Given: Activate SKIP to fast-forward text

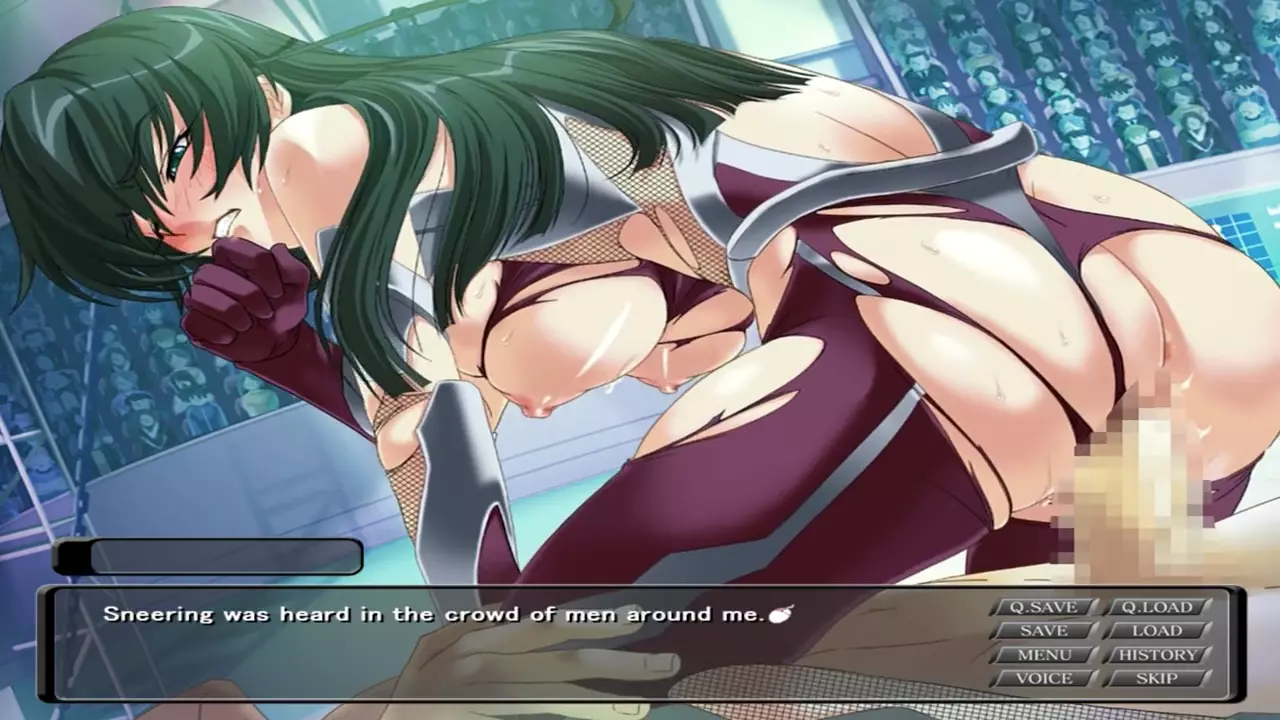Looking at the screenshot, I should pos(1157,678).
